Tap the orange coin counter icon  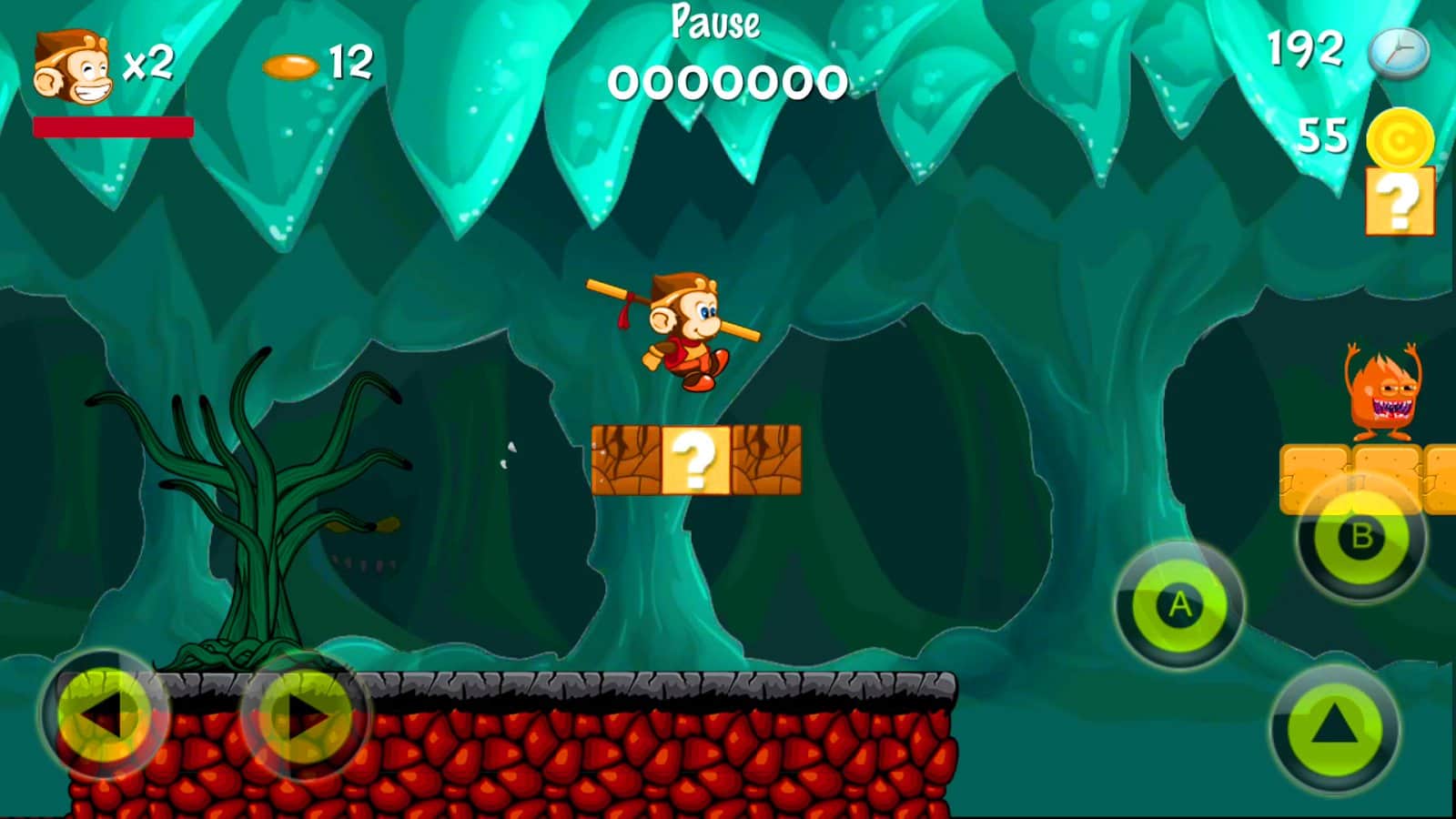(x=288, y=65)
